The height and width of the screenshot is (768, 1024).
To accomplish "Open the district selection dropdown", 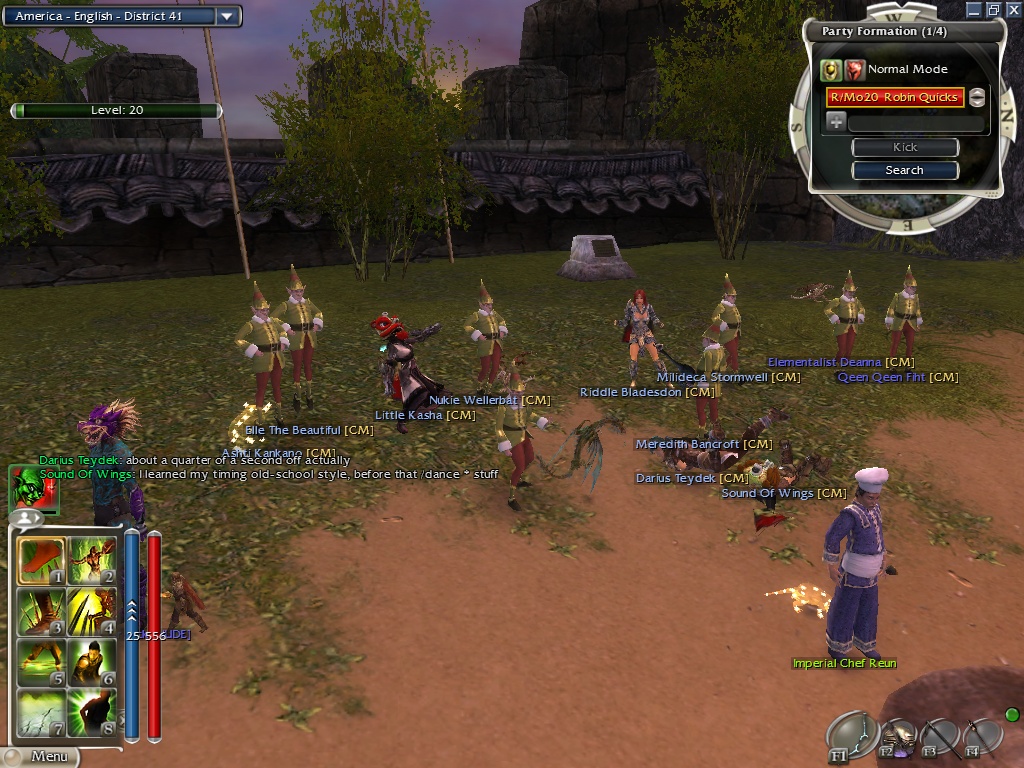I will coord(228,16).
